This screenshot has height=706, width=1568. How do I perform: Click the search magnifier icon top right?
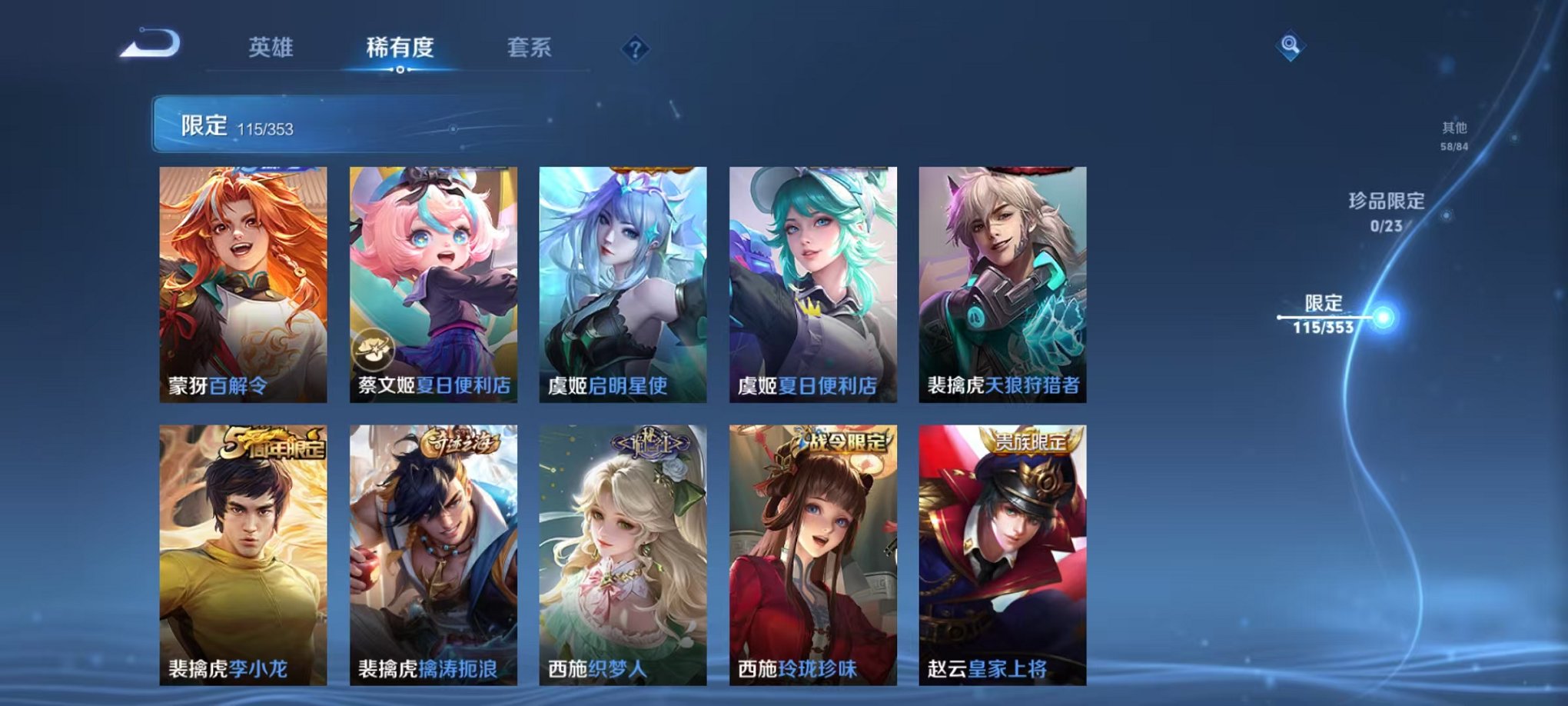point(1291,46)
